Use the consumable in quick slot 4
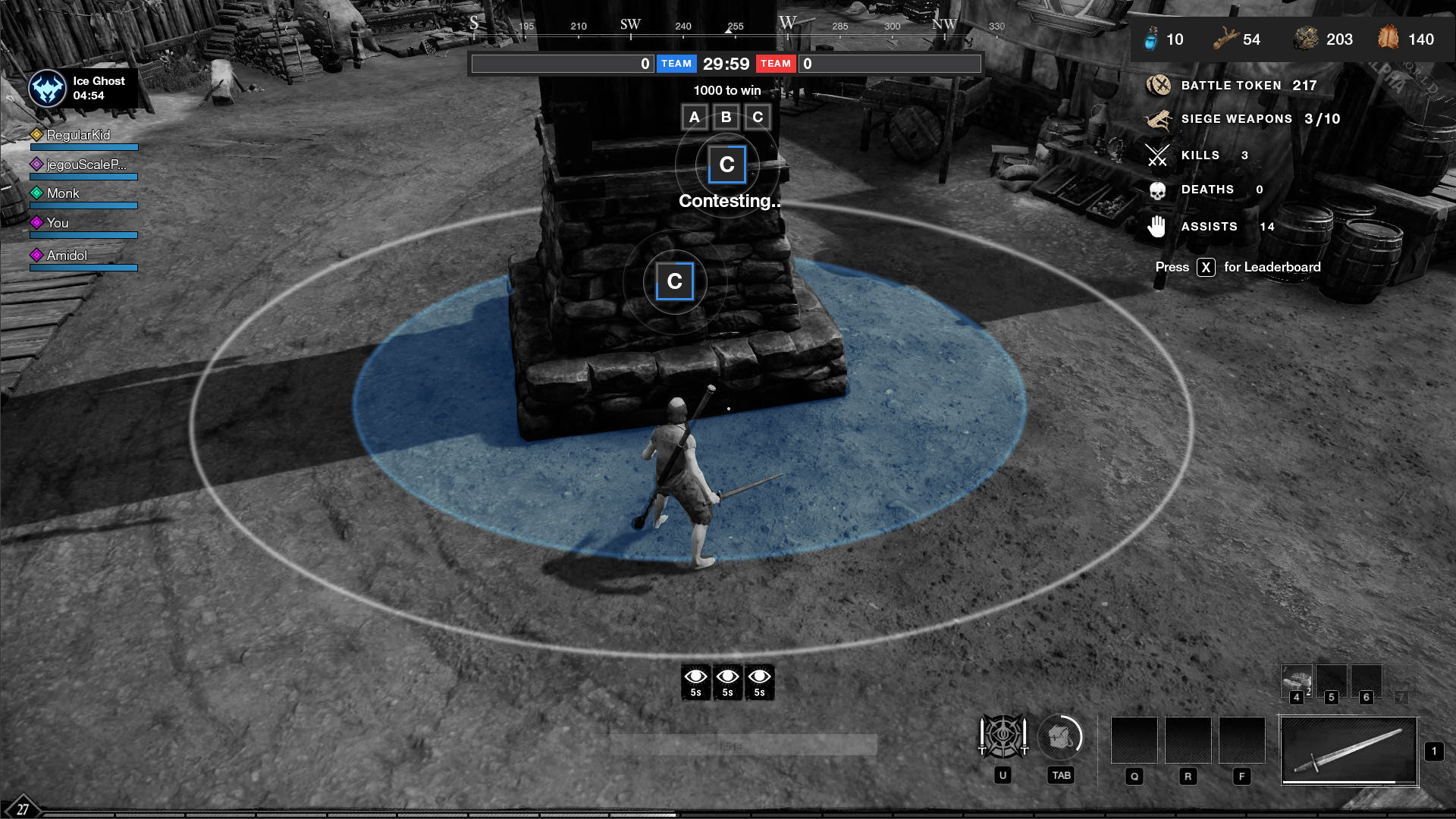This screenshot has height=819, width=1456. click(1297, 680)
